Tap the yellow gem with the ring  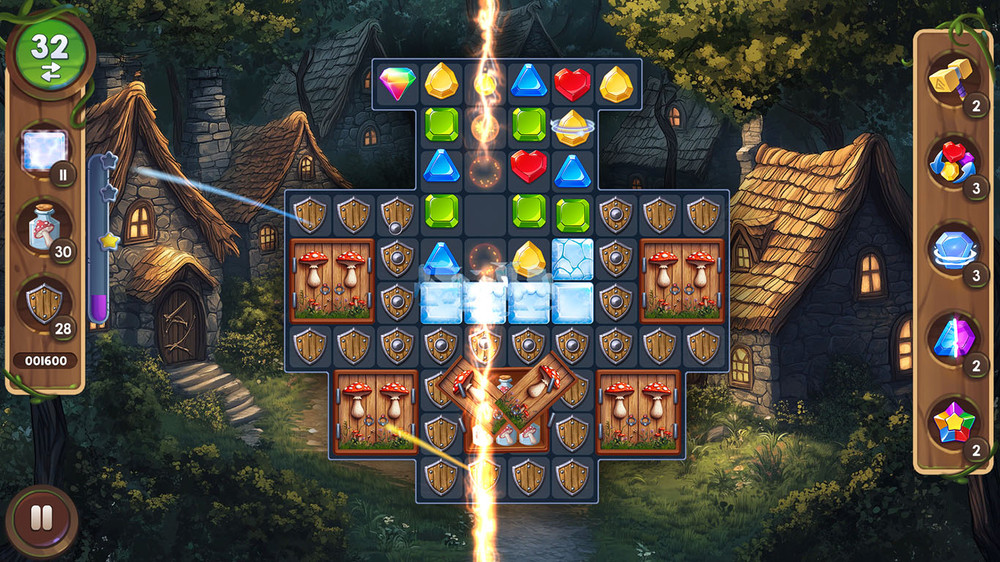(x=572, y=126)
